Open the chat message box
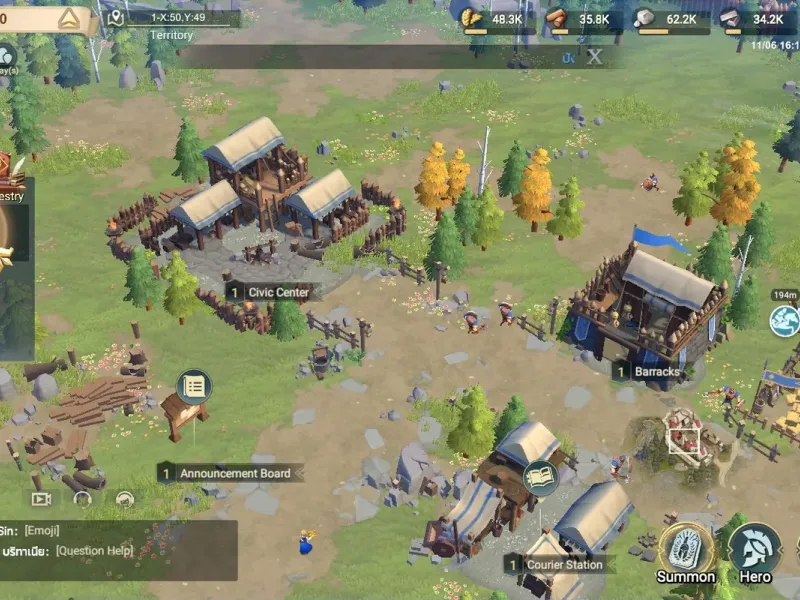Screen dimensions: 800x600 [x=118, y=550]
